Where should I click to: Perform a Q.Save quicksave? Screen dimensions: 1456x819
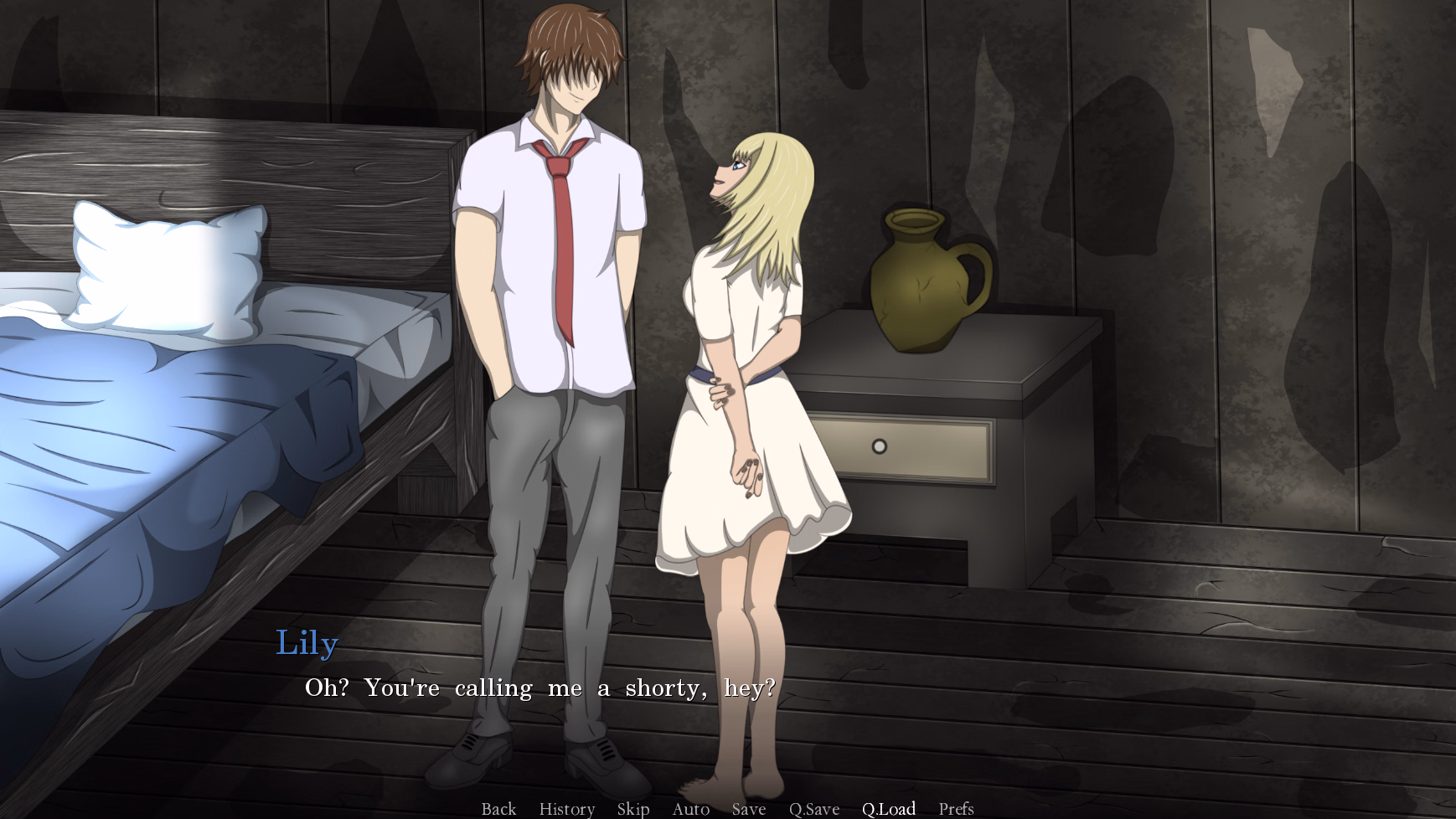pyautogui.click(x=813, y=809)
